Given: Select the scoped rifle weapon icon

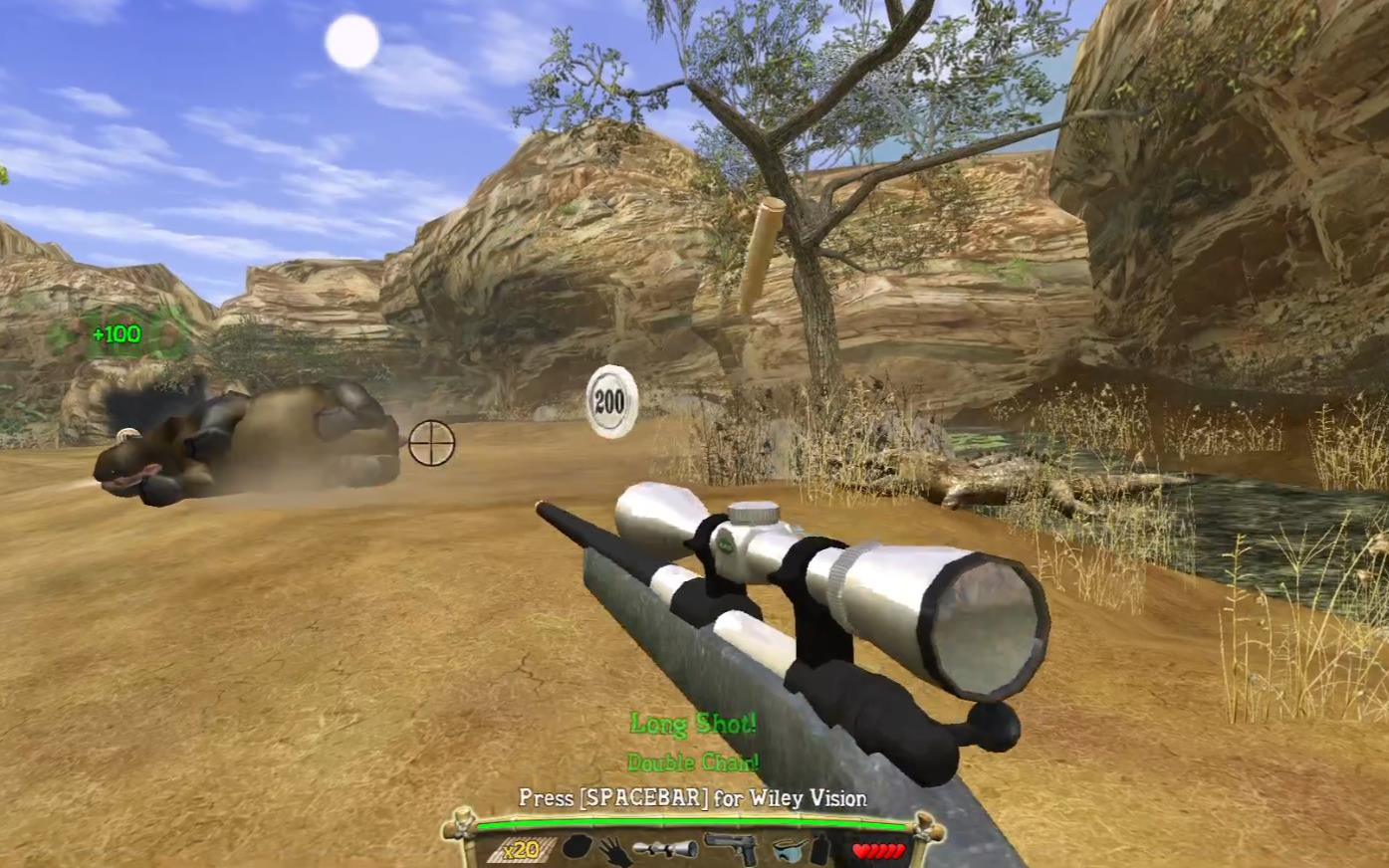Looking at the screenshot, I should click(x=664, y=849).
